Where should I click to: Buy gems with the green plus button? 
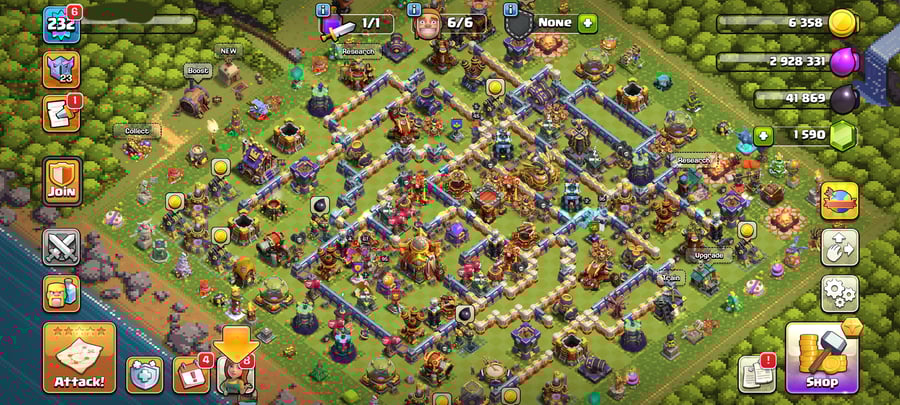click(763, 136)
